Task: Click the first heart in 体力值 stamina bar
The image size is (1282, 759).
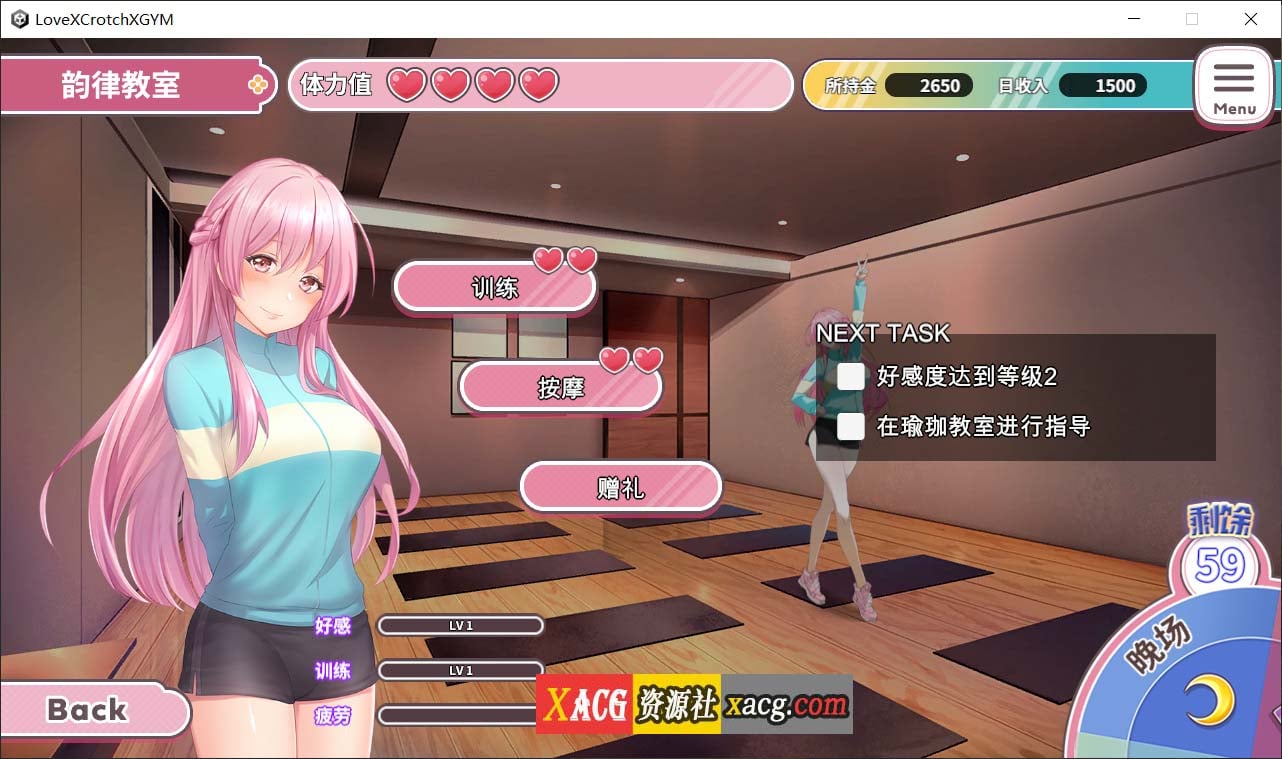Action: click(404, 86)
